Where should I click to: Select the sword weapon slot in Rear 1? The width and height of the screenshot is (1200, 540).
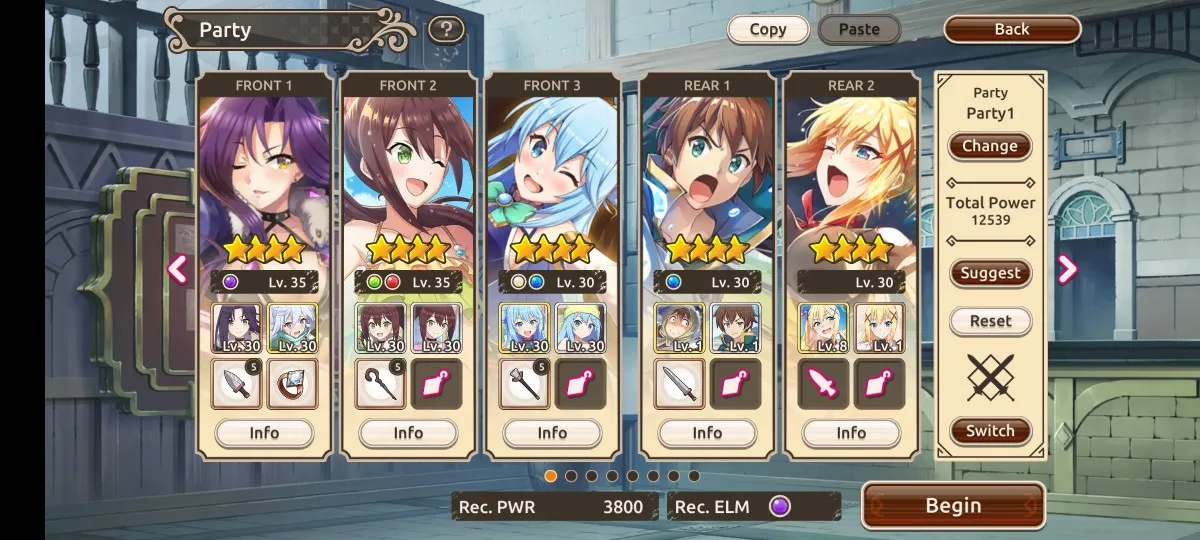(680, 384)
